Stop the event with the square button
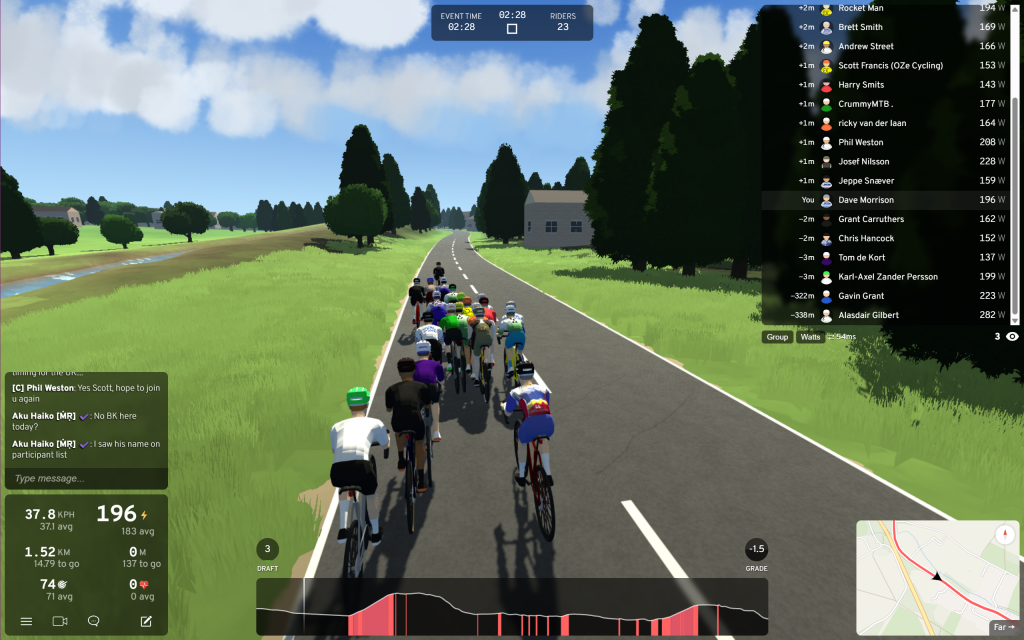Image resolution: width=1024 pixels, height=640 pixels. pos(512,29)
